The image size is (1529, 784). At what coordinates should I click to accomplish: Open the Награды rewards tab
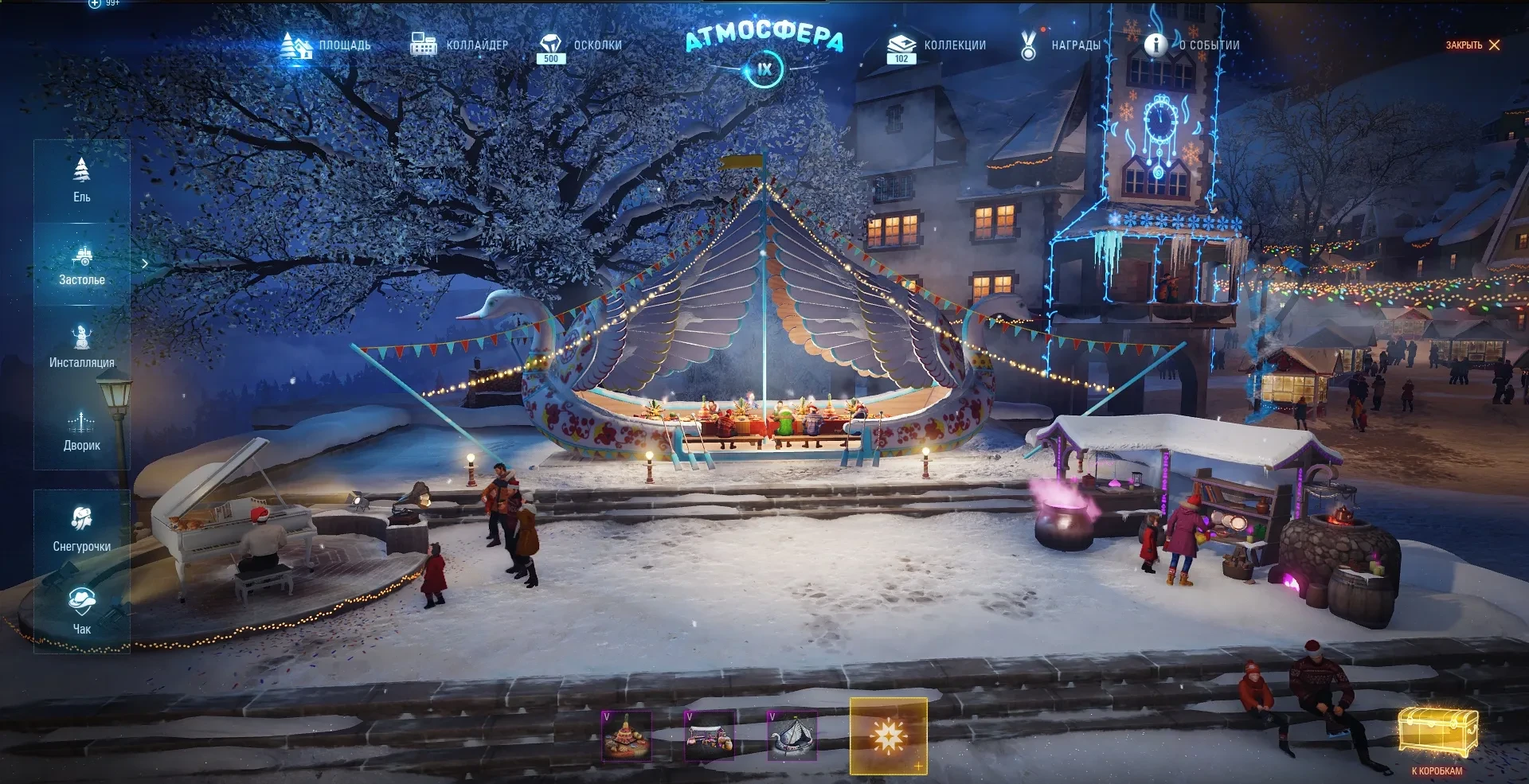tap(1061, 45)
